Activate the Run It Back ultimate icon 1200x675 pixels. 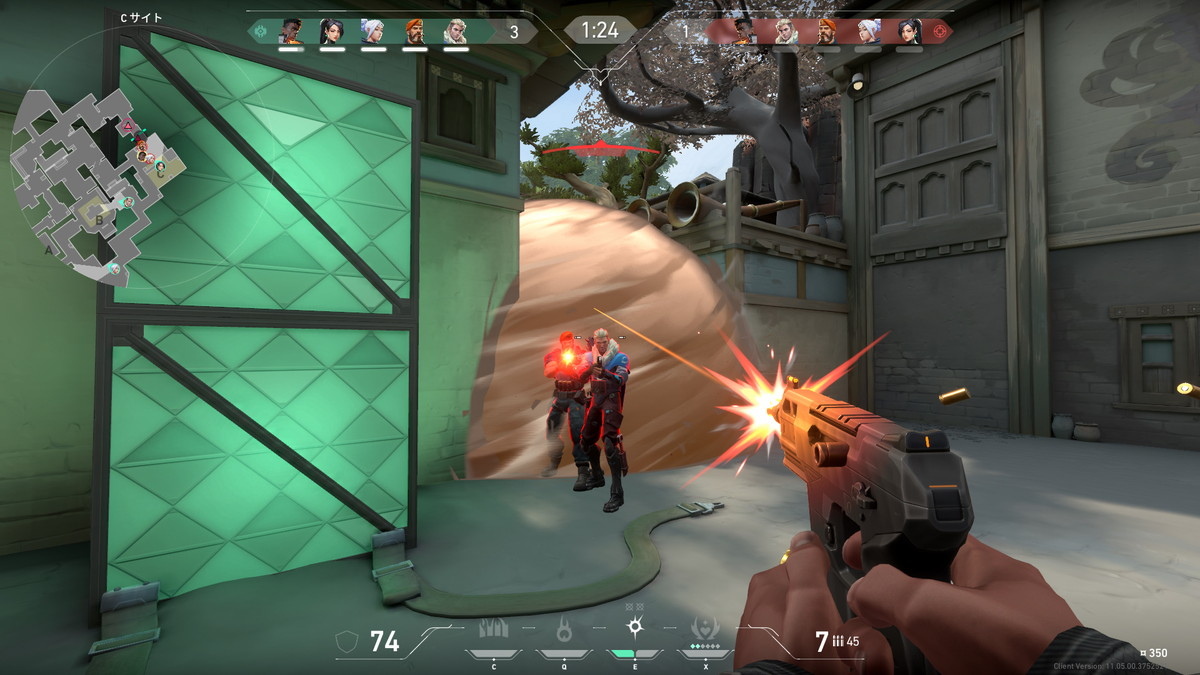coord(705,630)
